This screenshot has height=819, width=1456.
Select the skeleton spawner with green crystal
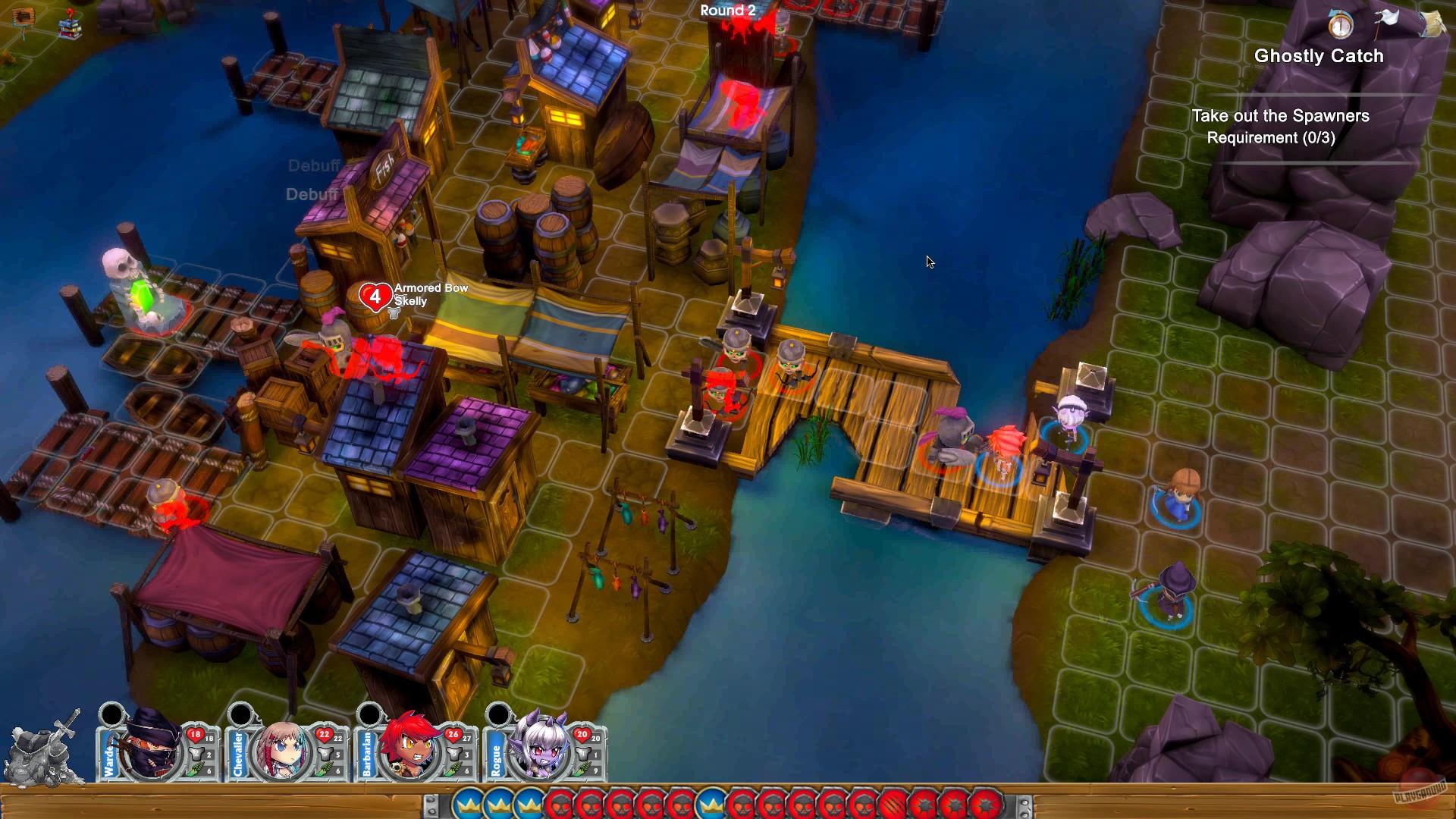pyautogui.click(x=144, y=288)
